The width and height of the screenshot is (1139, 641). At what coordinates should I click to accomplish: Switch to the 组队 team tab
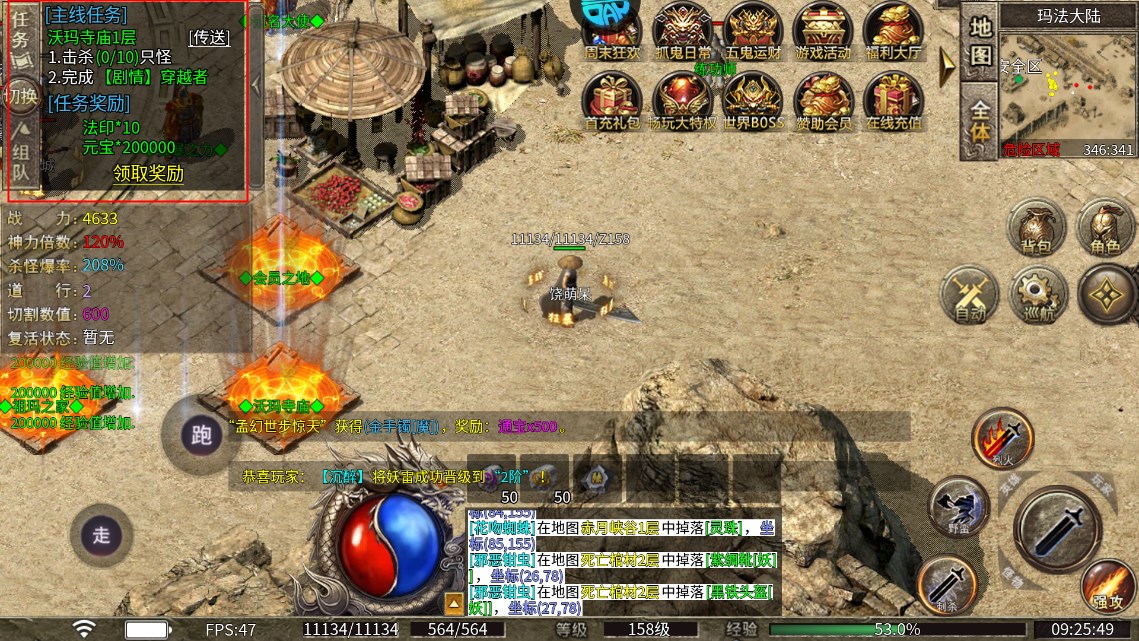[20, 162]
